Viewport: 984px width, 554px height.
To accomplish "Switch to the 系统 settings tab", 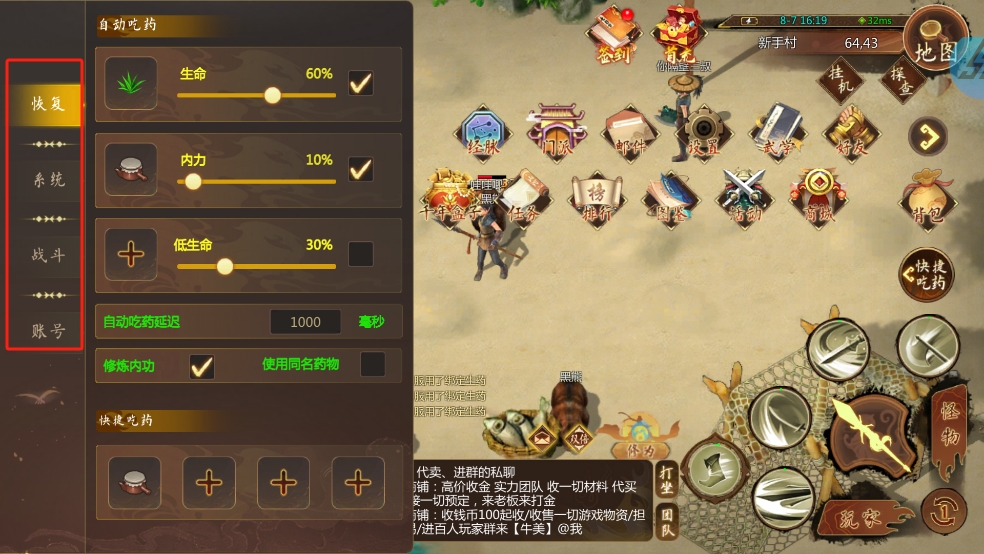I will [x=47, y=180].
